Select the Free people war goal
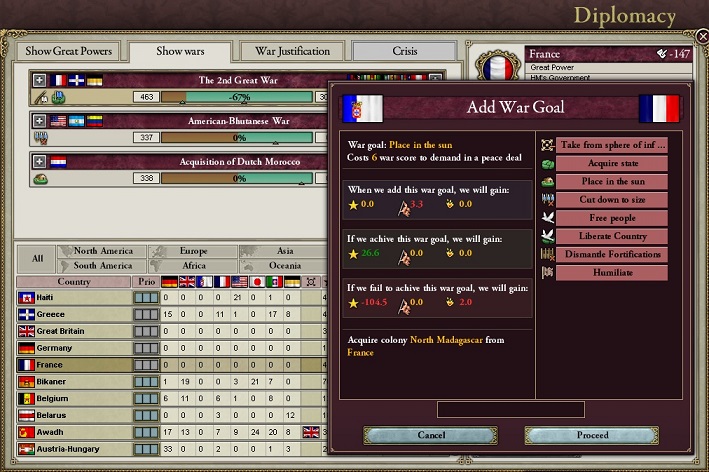 pyautogui.click(x=611, y=217)
